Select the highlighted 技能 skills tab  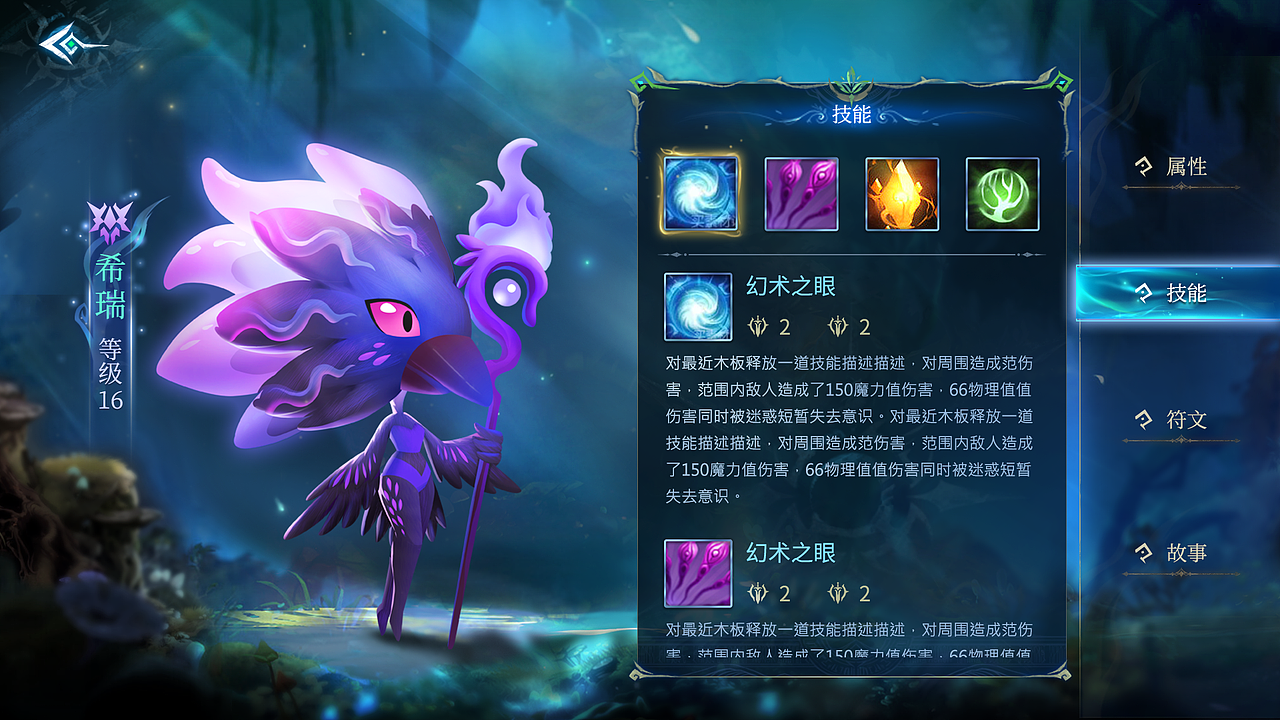click(x=1185, y=293)
